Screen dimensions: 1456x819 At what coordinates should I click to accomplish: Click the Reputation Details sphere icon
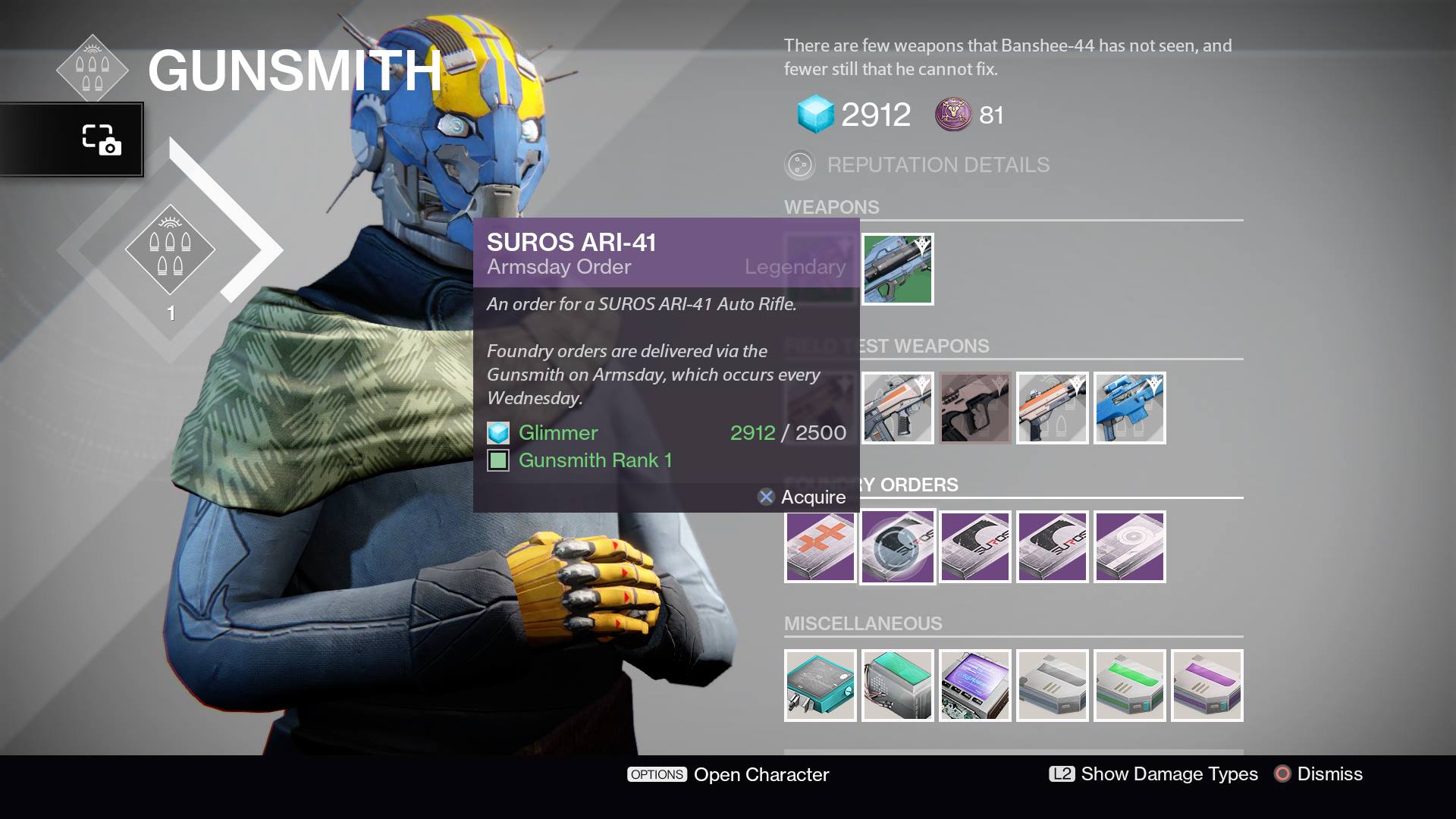[800, 165]
